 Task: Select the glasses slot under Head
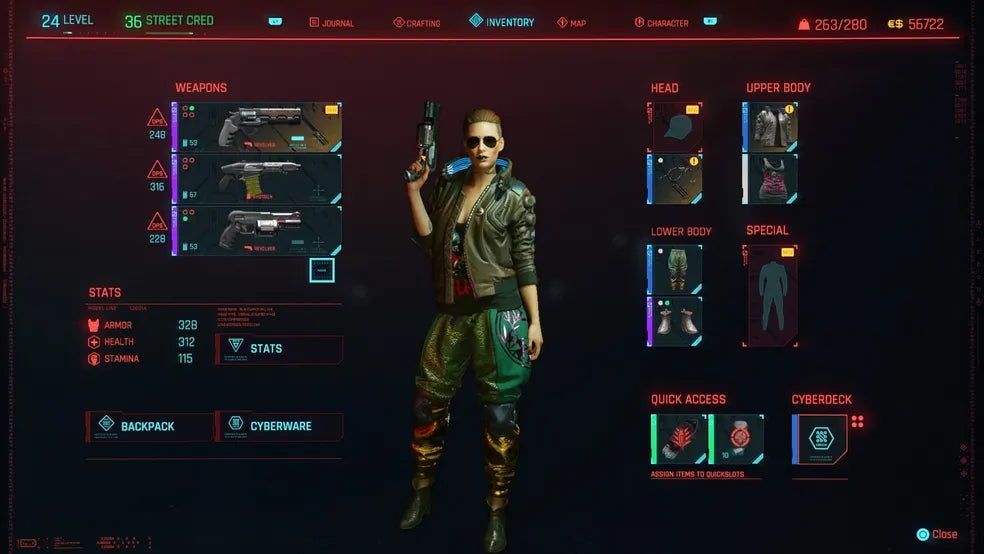[x=677, y=179]
